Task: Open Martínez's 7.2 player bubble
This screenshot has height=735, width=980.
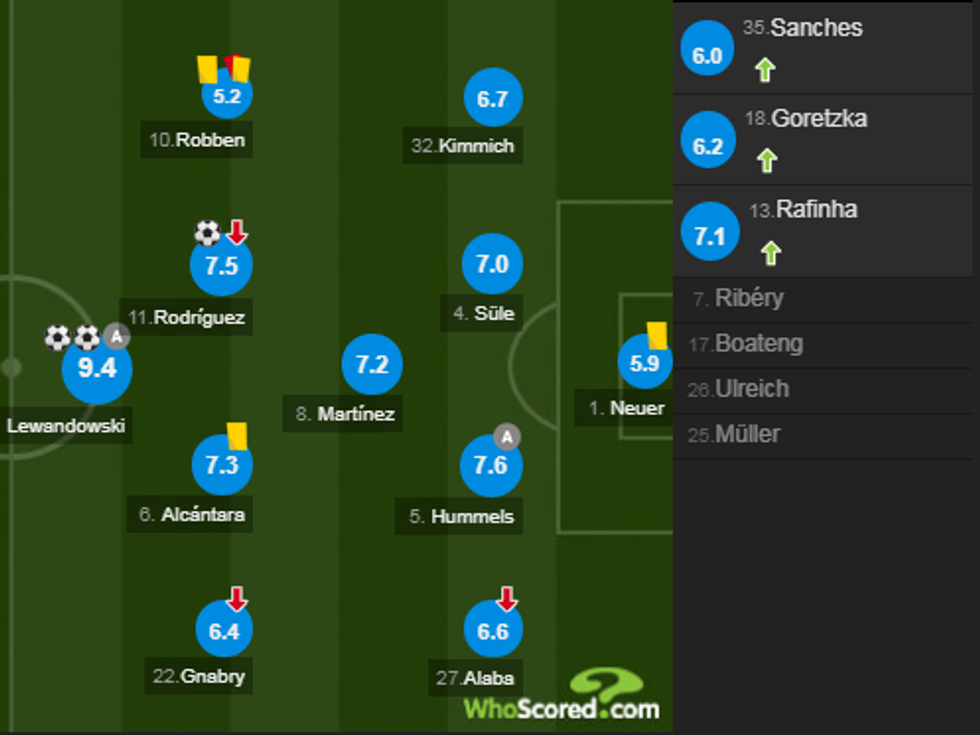Action: tap(372, 366)
